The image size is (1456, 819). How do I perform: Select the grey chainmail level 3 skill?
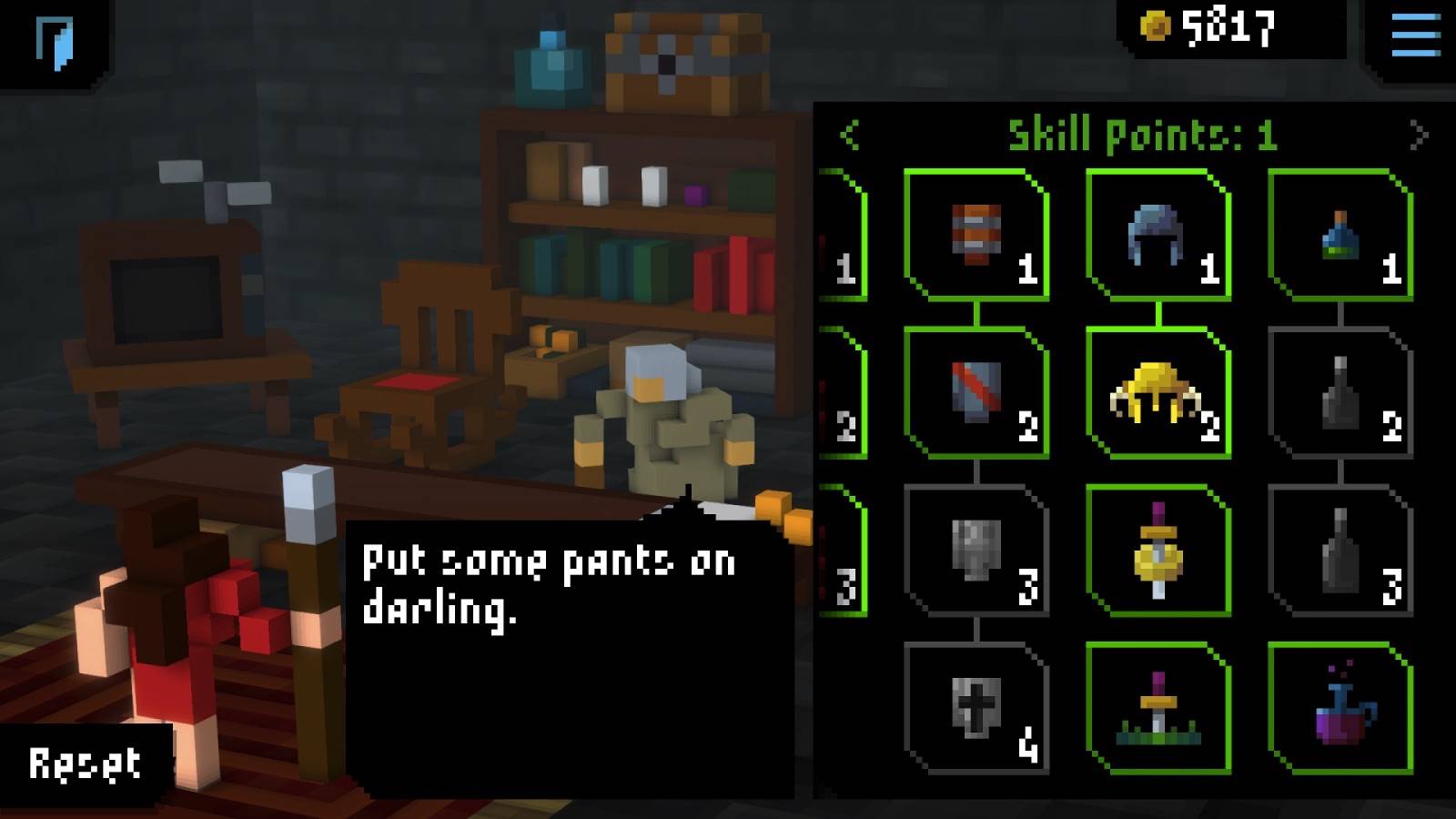point(976,551)
